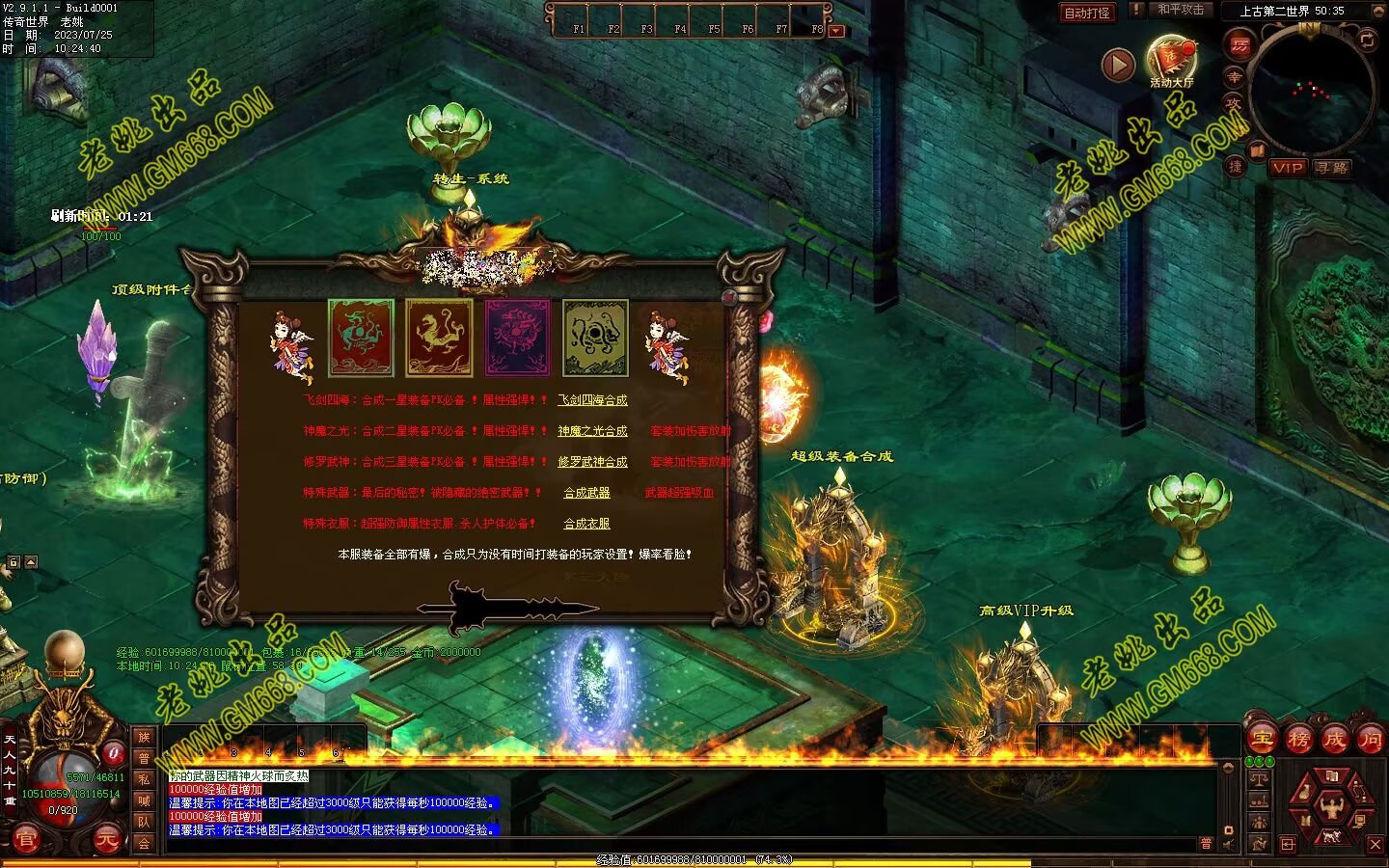Open the 合成衣服 clothing synthesis link
This screenshot has width=1389, height=868.
point(586,524)
